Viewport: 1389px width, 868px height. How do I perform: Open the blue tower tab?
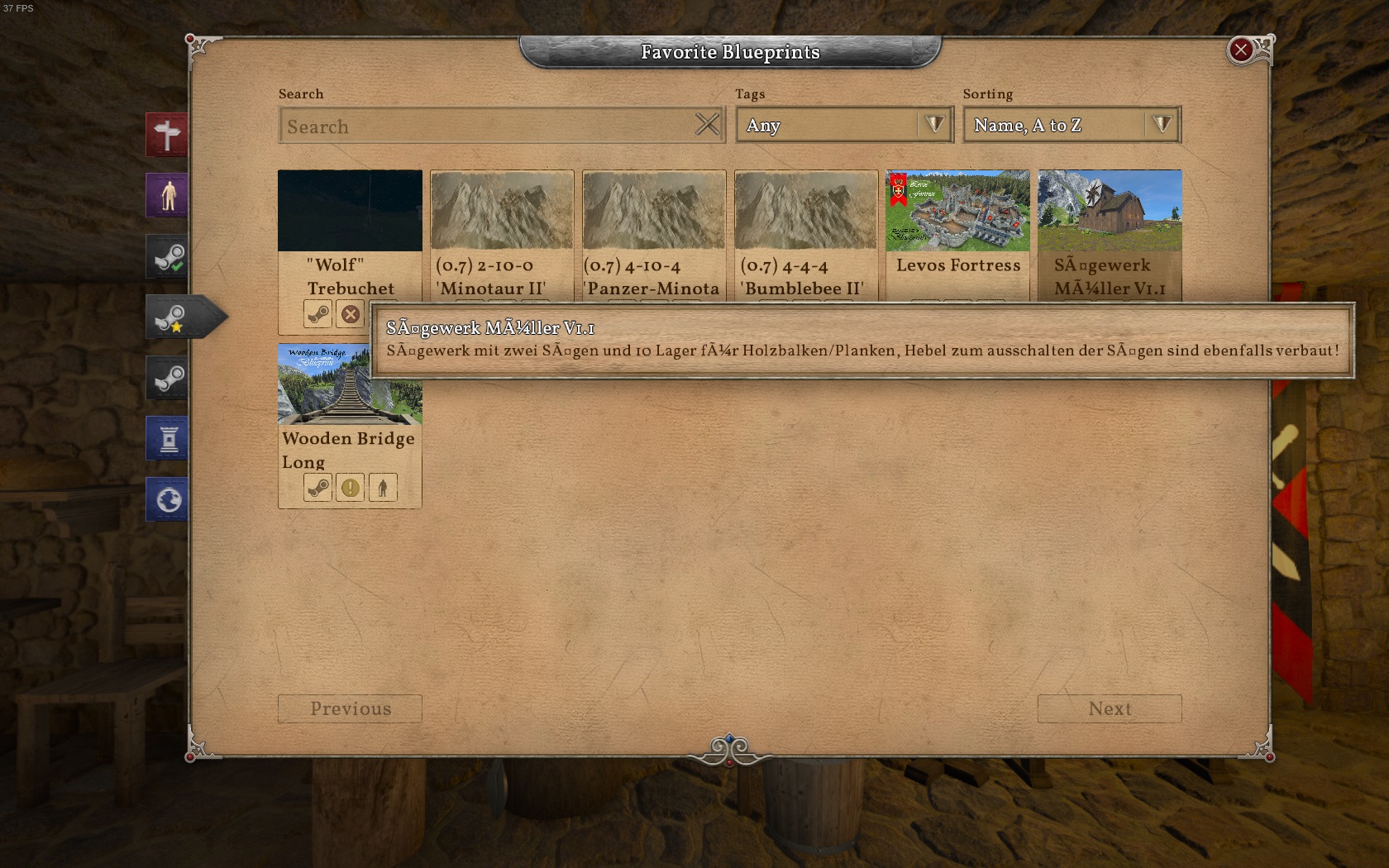pyautogui.click(x=168, y=439)
